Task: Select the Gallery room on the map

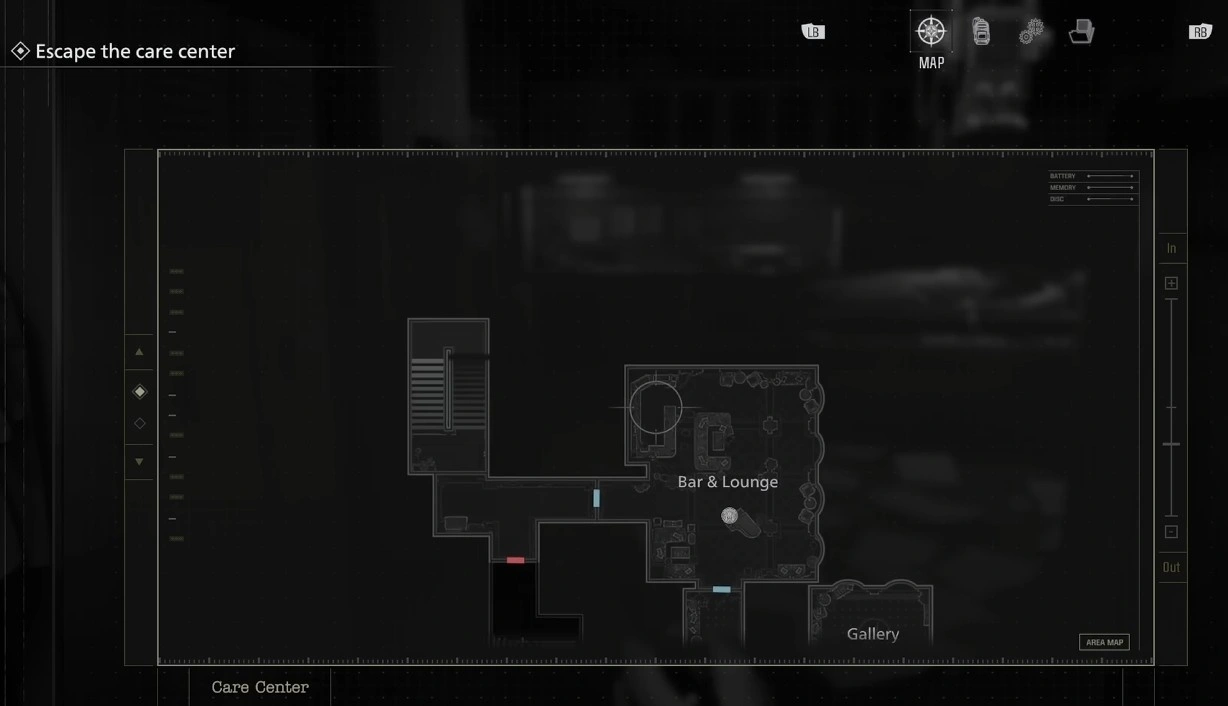Action: click(872, 633)
